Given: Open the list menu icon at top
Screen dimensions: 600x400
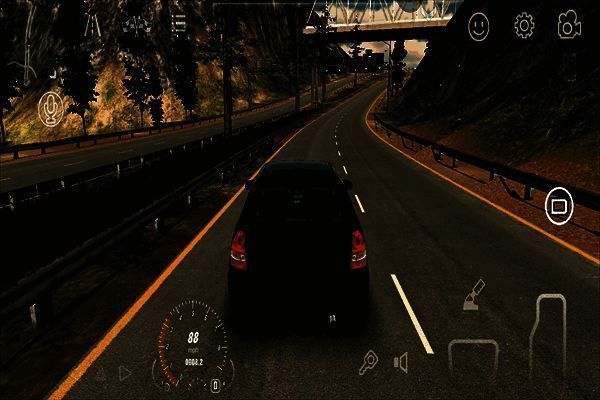Looking at the screenshot, I should coord(179,23).
